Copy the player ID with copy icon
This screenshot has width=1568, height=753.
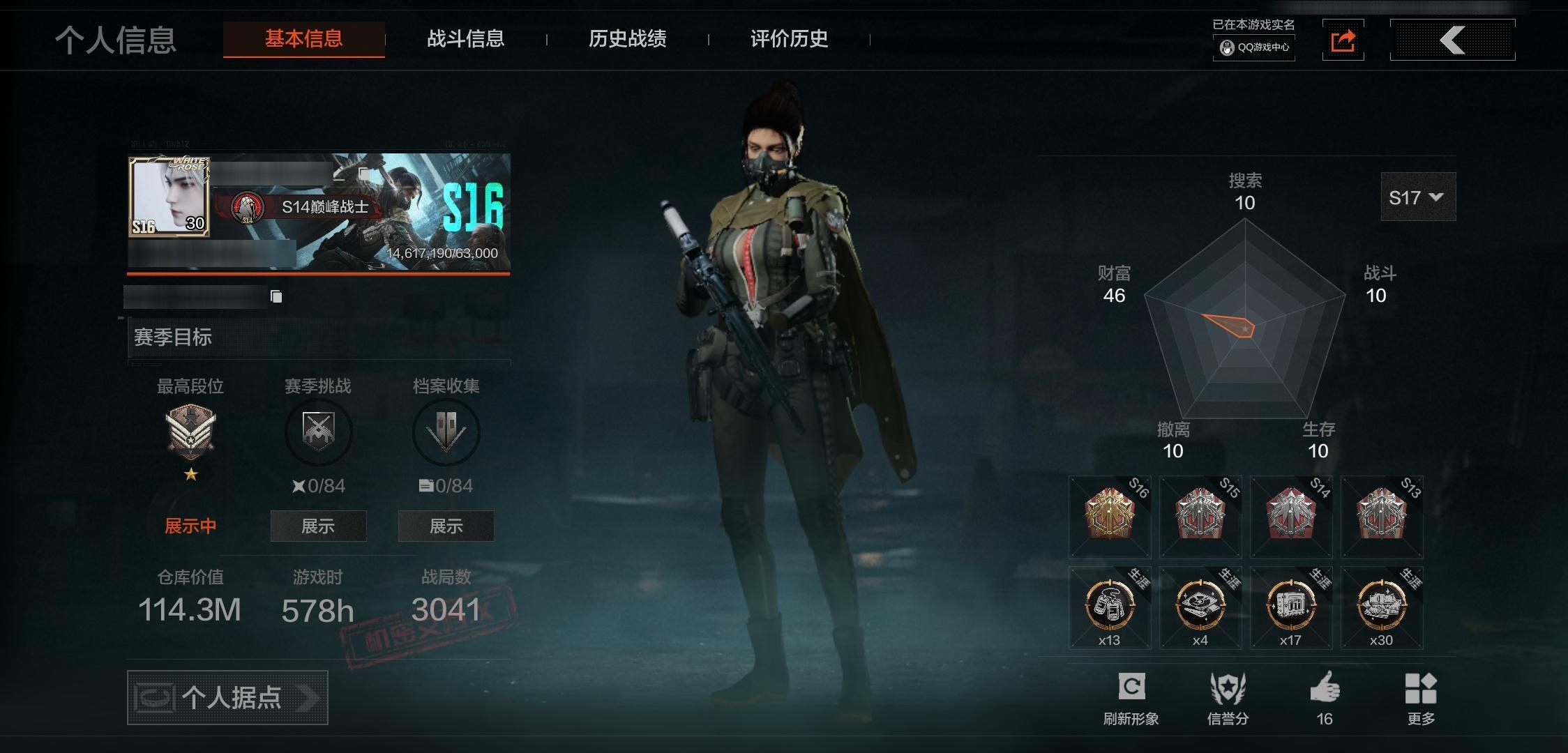tap(276, 297)
